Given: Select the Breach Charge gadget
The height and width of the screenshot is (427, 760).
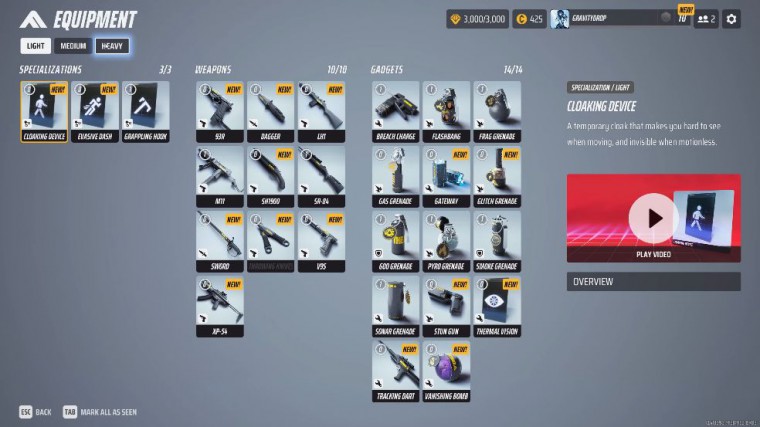Looking at the screenshot, I should [396, 111].
